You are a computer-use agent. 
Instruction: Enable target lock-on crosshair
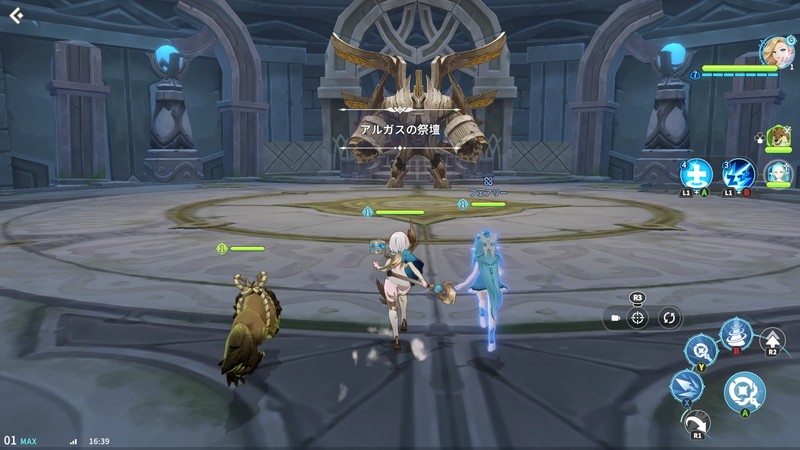638,318
